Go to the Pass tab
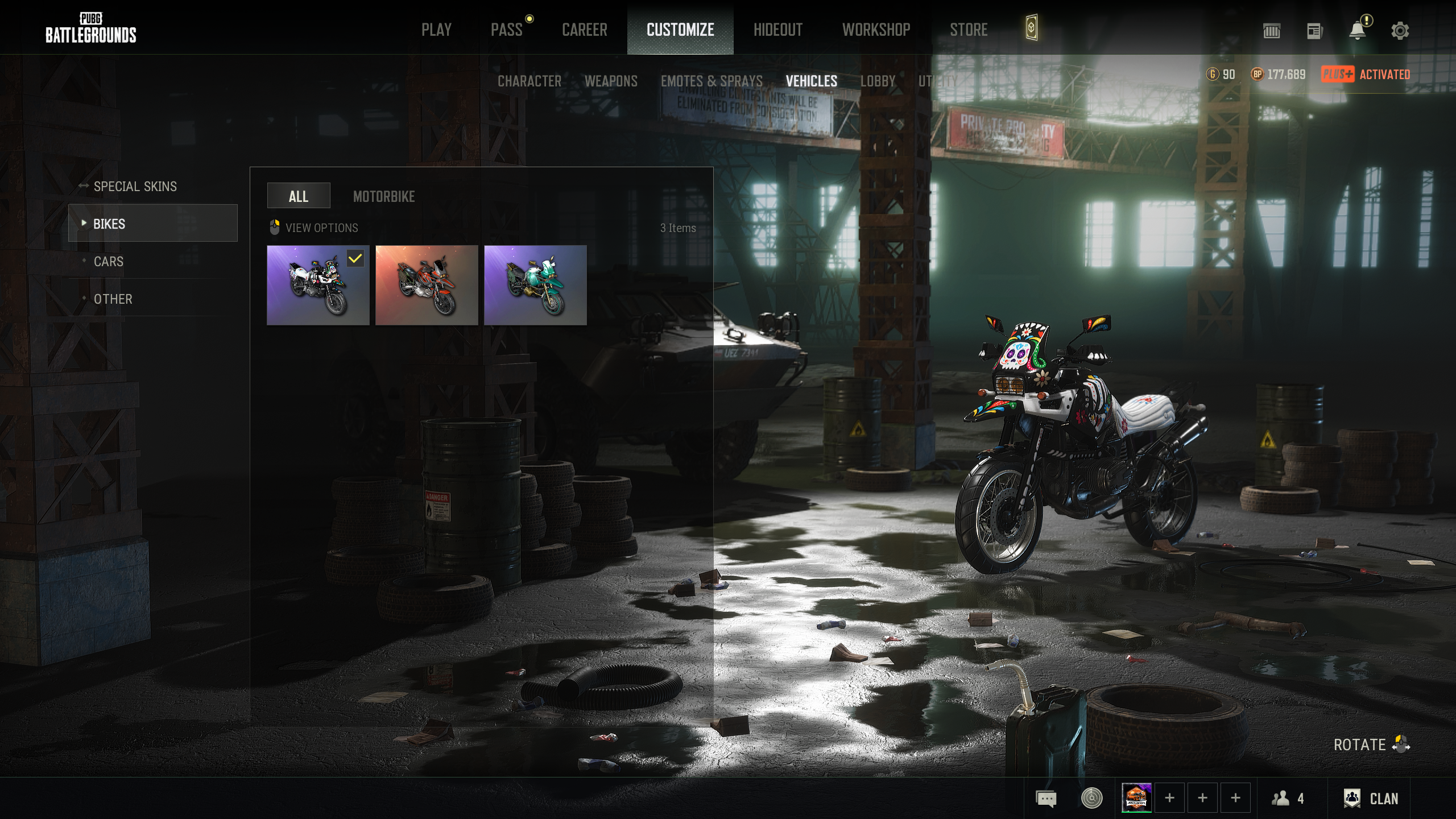The image size is (1456, 819). (506, 30)
